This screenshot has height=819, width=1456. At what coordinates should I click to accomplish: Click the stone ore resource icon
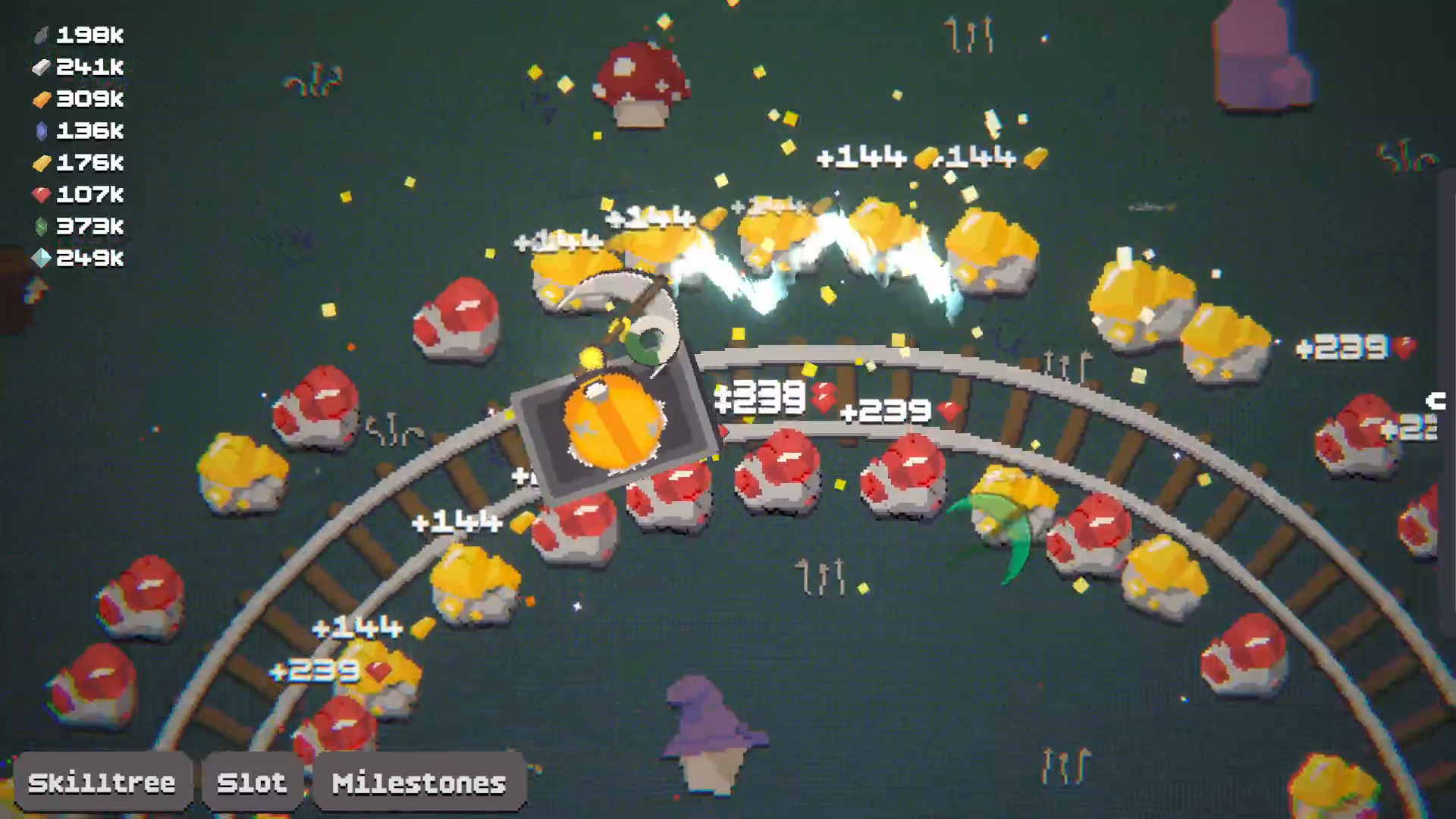(42, 35)
